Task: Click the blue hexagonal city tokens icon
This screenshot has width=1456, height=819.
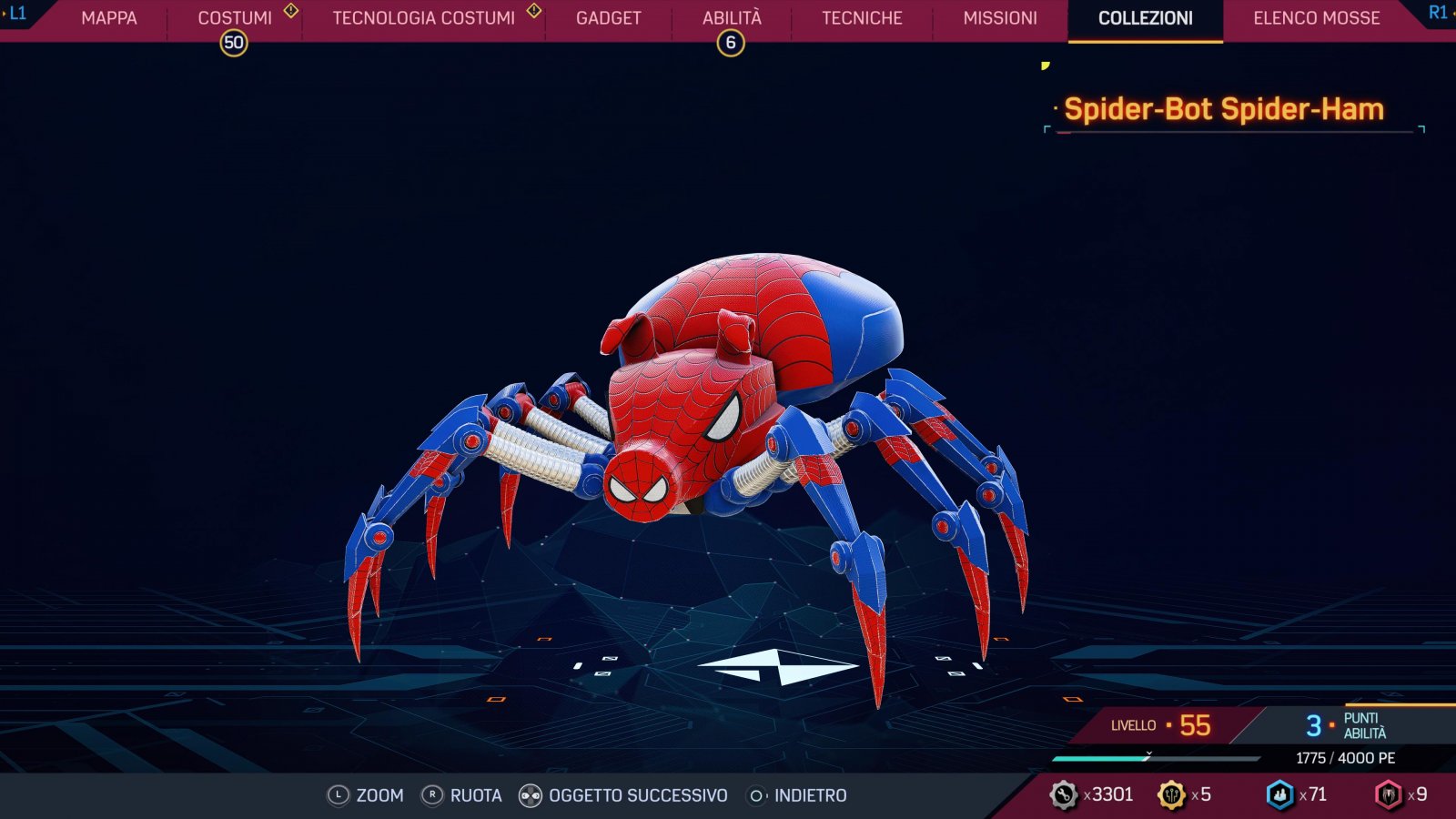Action: pos(1280,793)
